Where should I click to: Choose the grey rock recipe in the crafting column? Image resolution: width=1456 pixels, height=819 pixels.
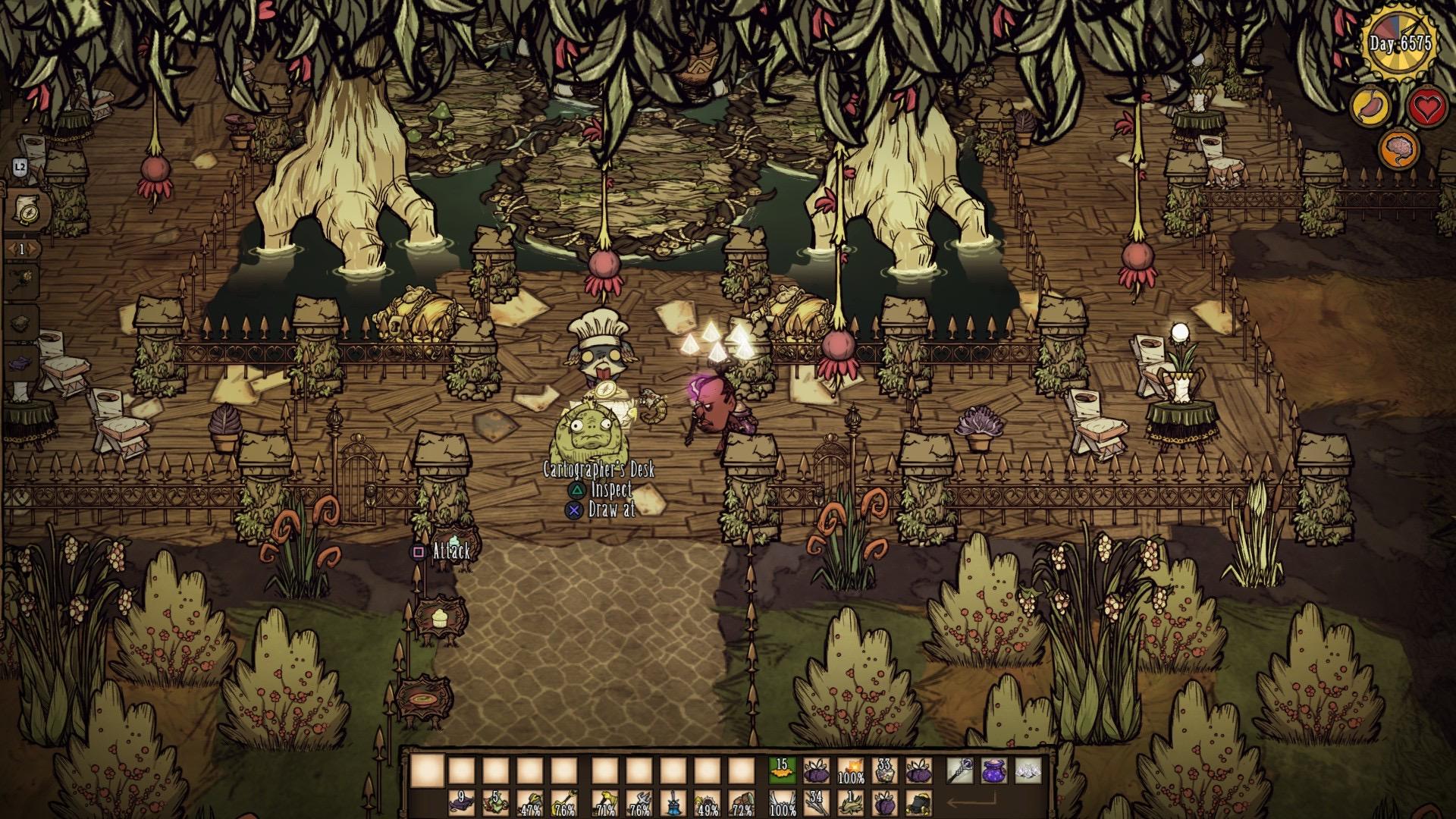pos(23,322)
